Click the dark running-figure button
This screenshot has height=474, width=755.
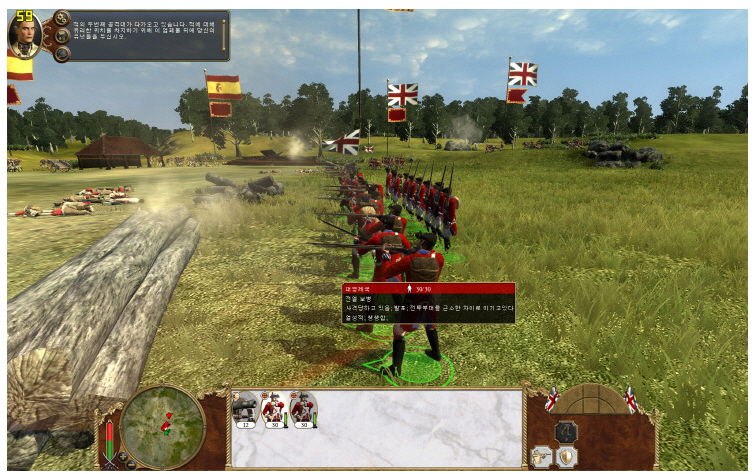tap(566, 430)
